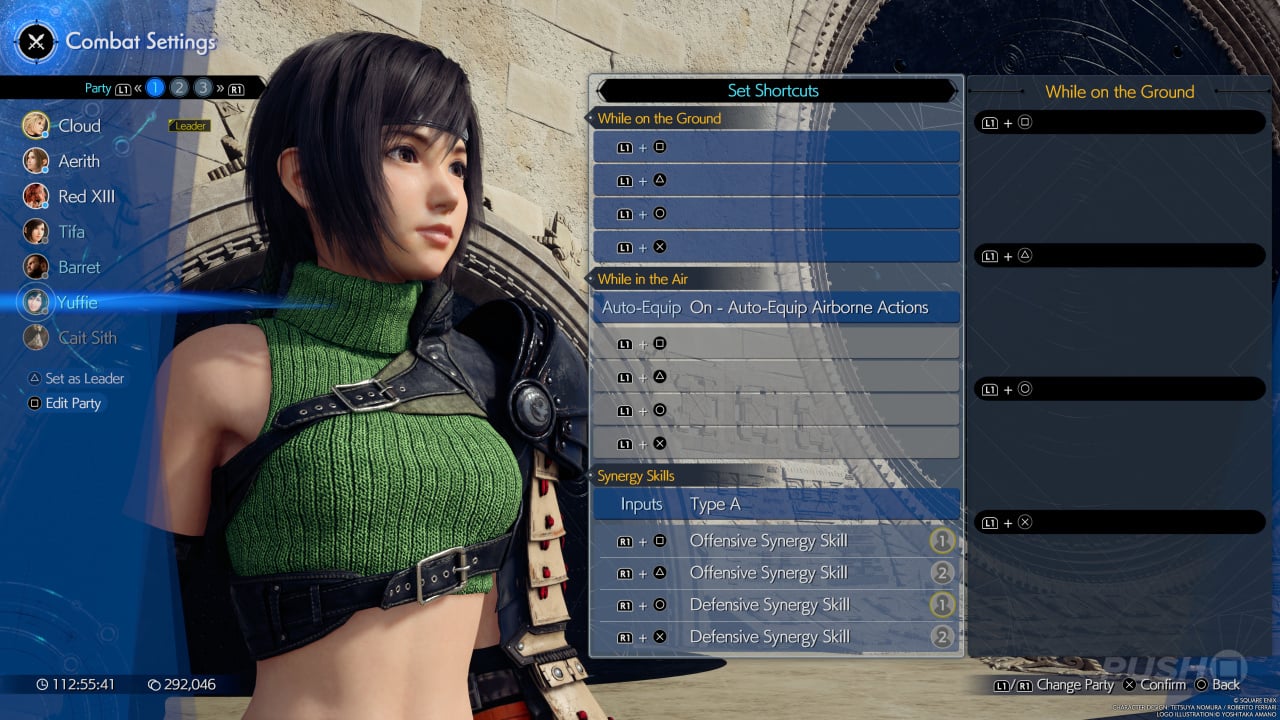Viewport: 1280px width, 720px height.
Task: Select Yuffie in the character list
Action: (x=76, y=302)
